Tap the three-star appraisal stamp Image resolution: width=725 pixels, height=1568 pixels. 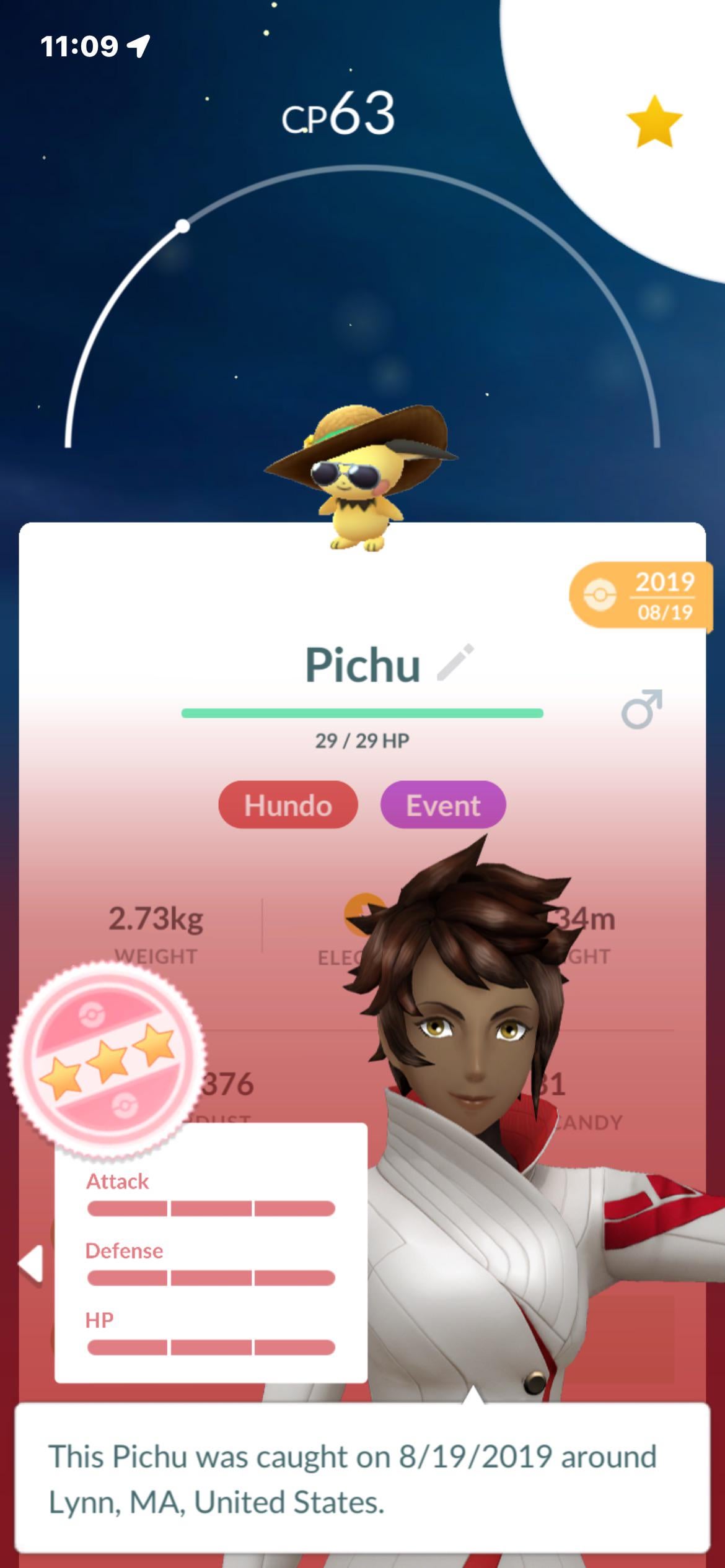click(107, 1060)
